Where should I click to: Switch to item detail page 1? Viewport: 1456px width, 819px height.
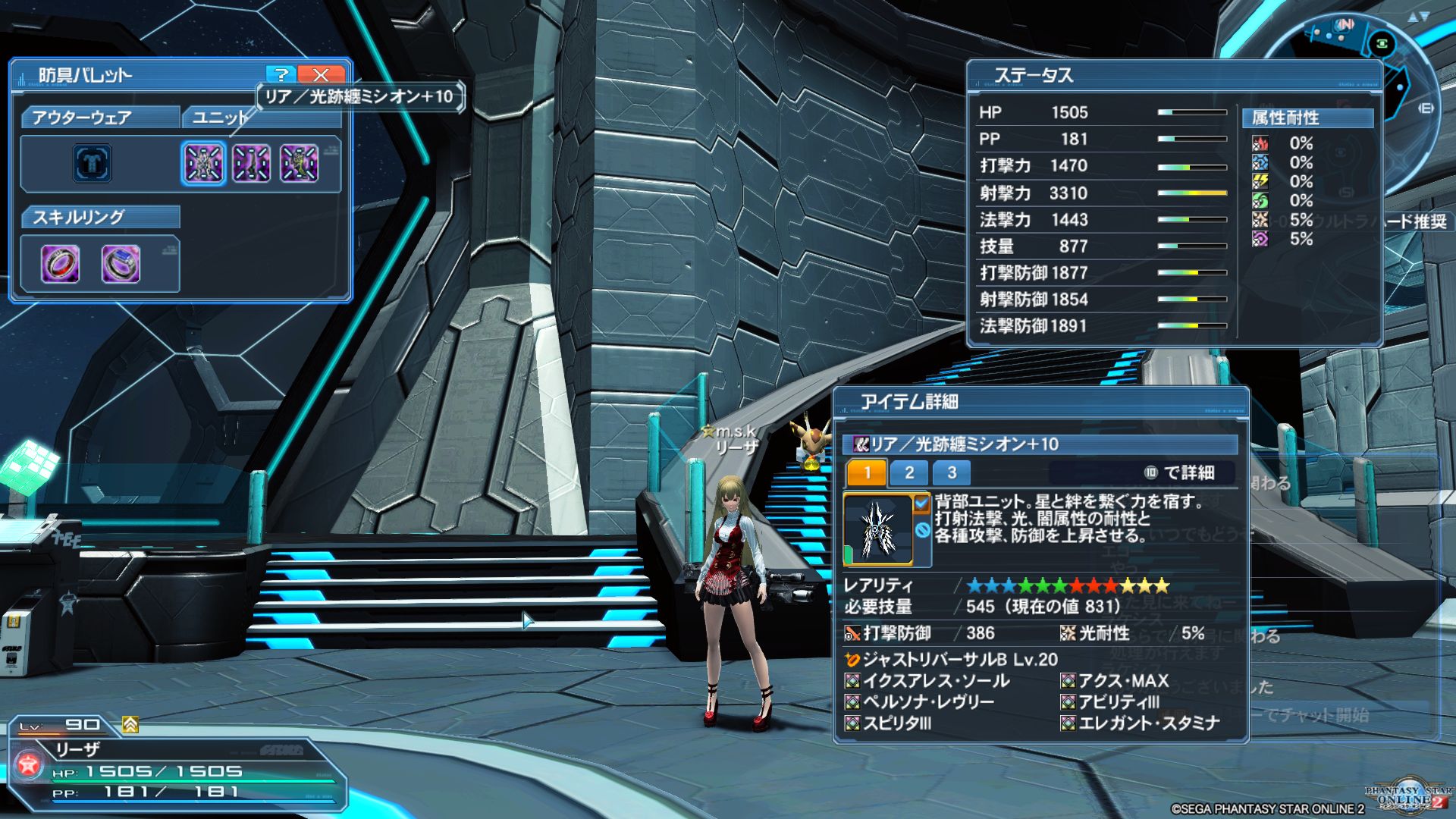867,473
